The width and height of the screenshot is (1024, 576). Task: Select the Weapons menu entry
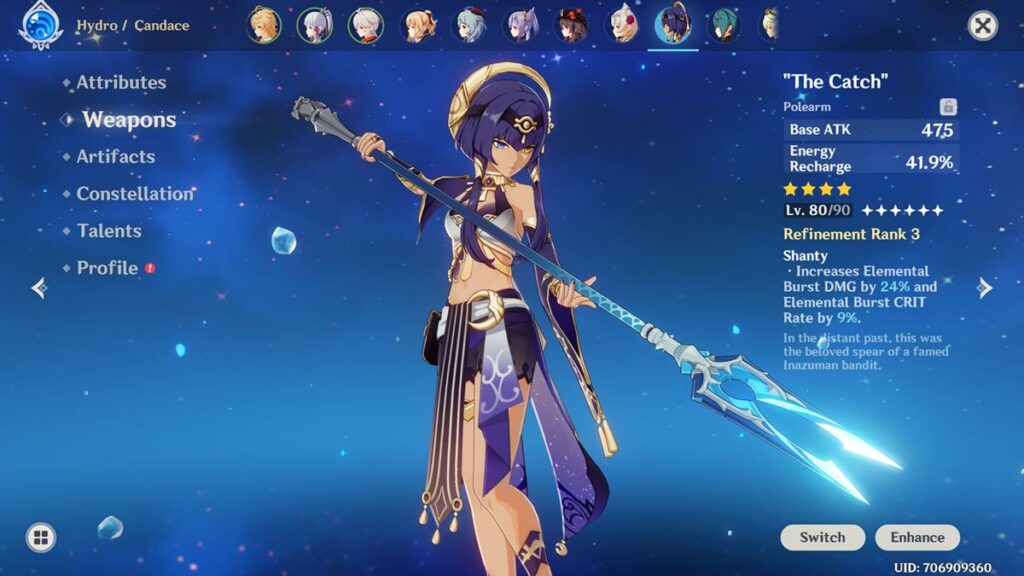129,120
